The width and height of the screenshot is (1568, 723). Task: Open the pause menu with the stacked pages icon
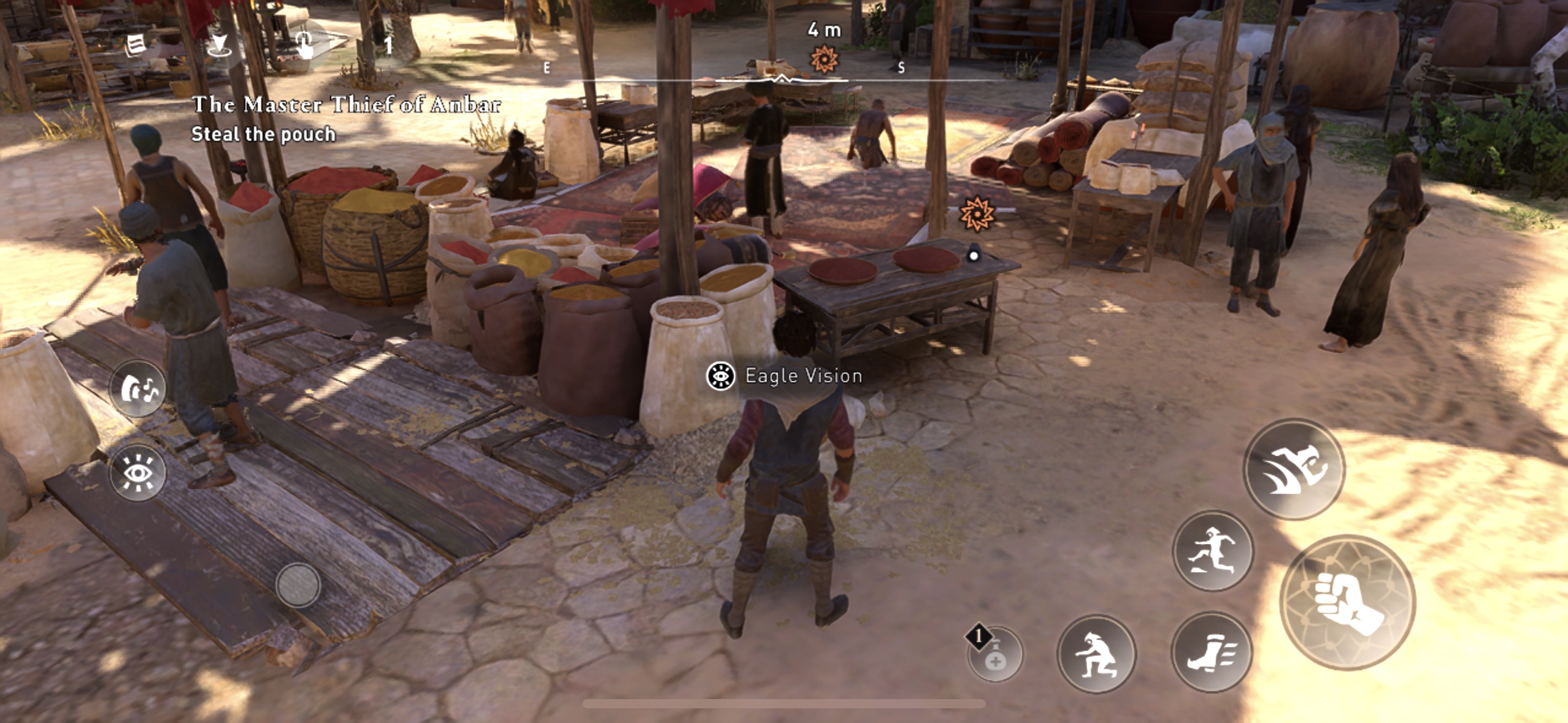pos(136,45)
